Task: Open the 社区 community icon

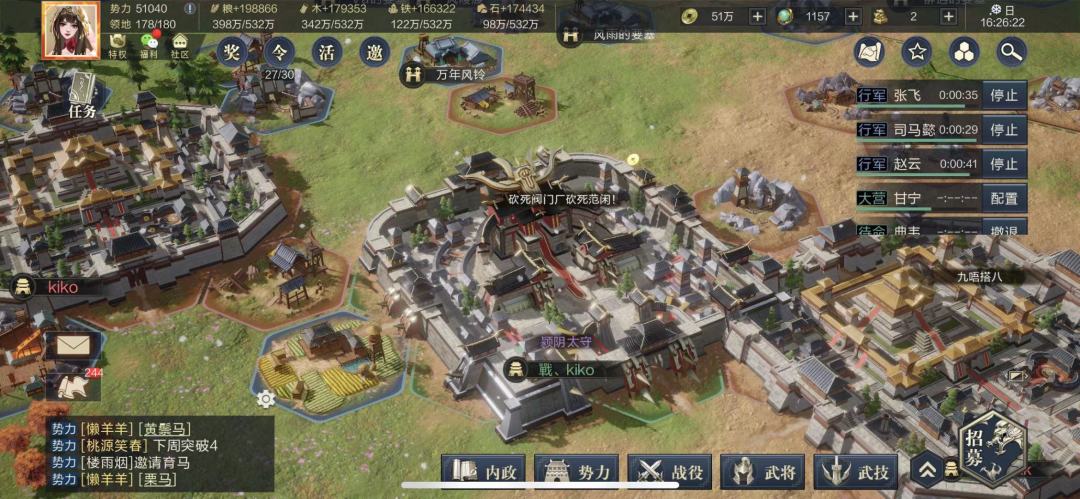Action: click(x=180, y=45)
